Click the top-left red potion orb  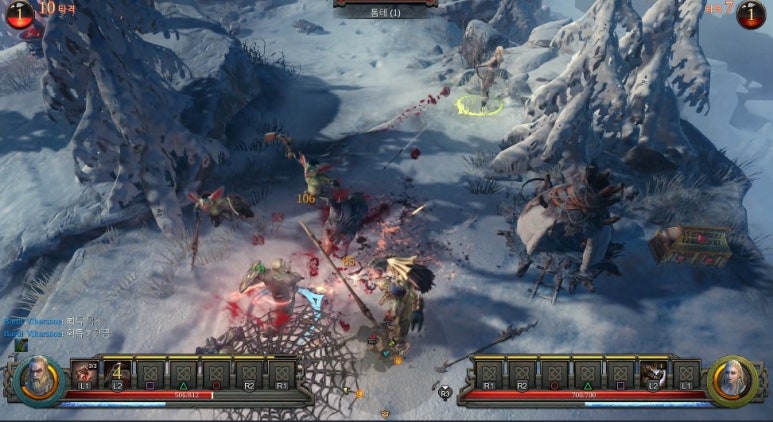(x=19, y=13)
